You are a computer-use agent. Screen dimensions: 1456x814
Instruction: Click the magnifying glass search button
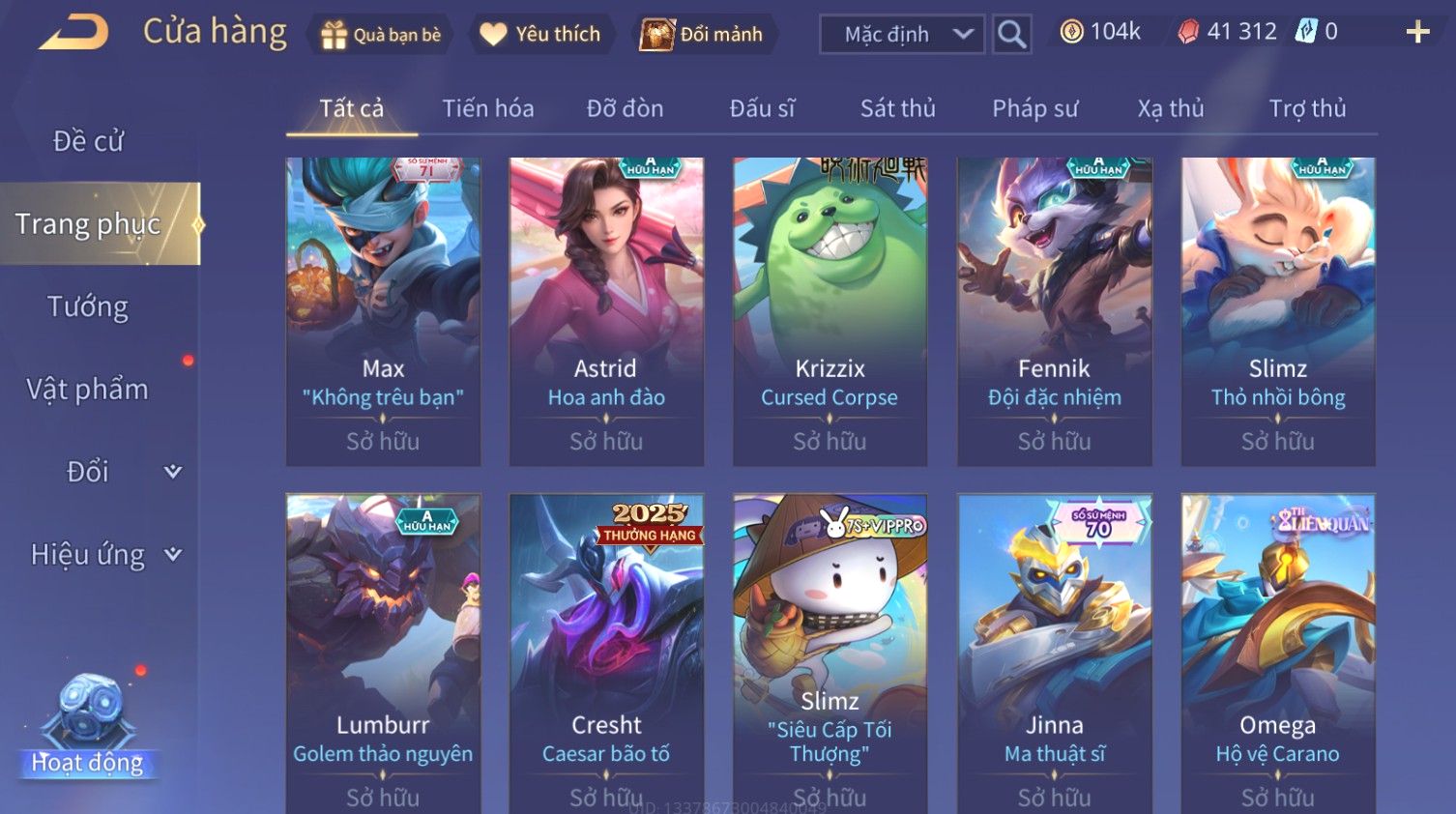coord(1011,35)
